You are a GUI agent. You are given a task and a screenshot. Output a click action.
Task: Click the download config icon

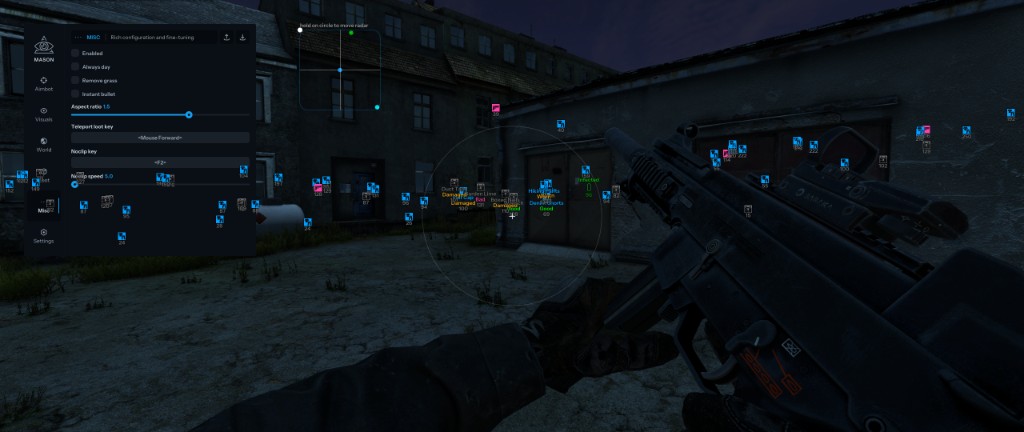coord(243,37)
